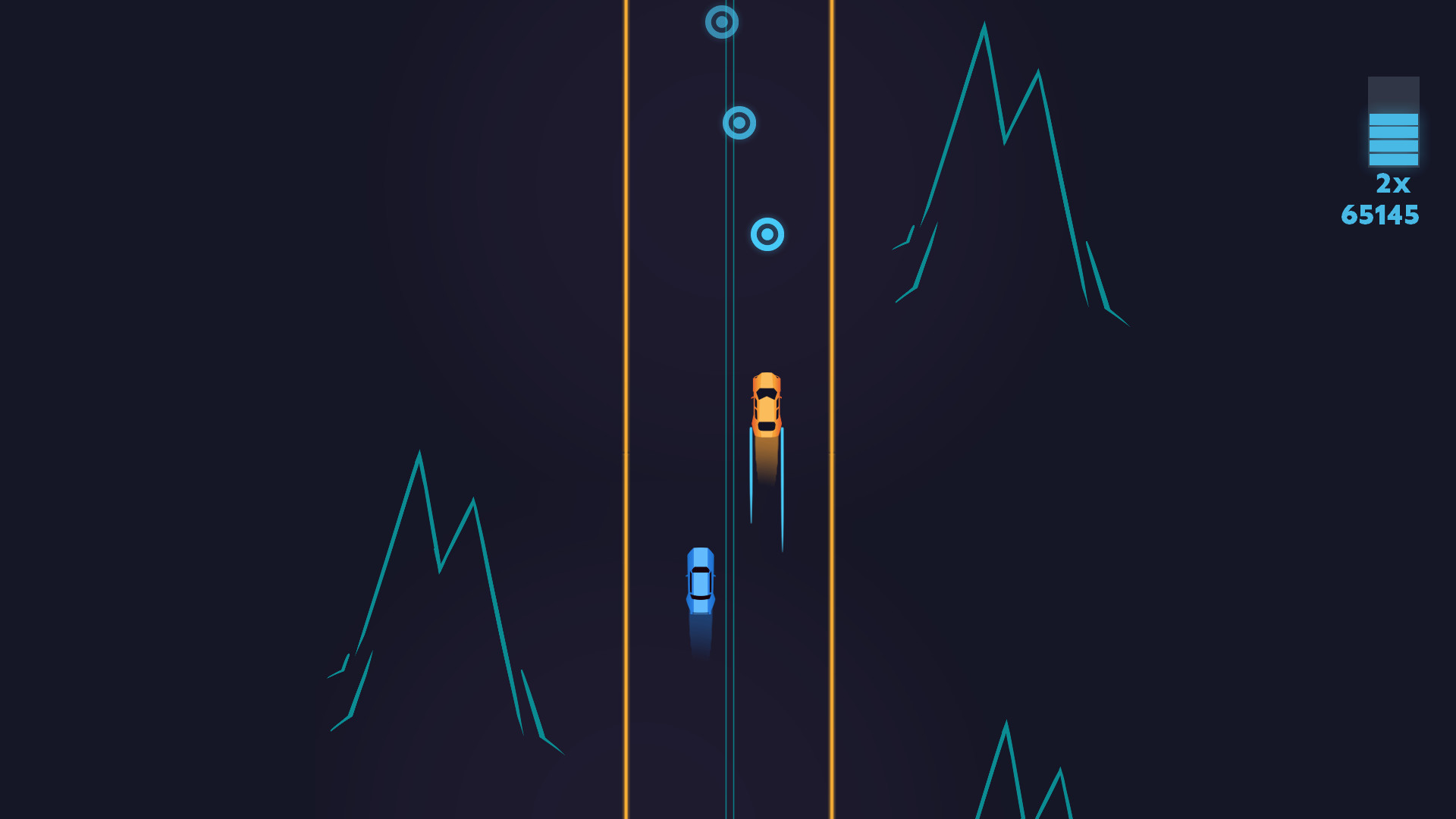Click the orange car
Viewport: 1456px width, 819px height.
(x=768, y=402)
